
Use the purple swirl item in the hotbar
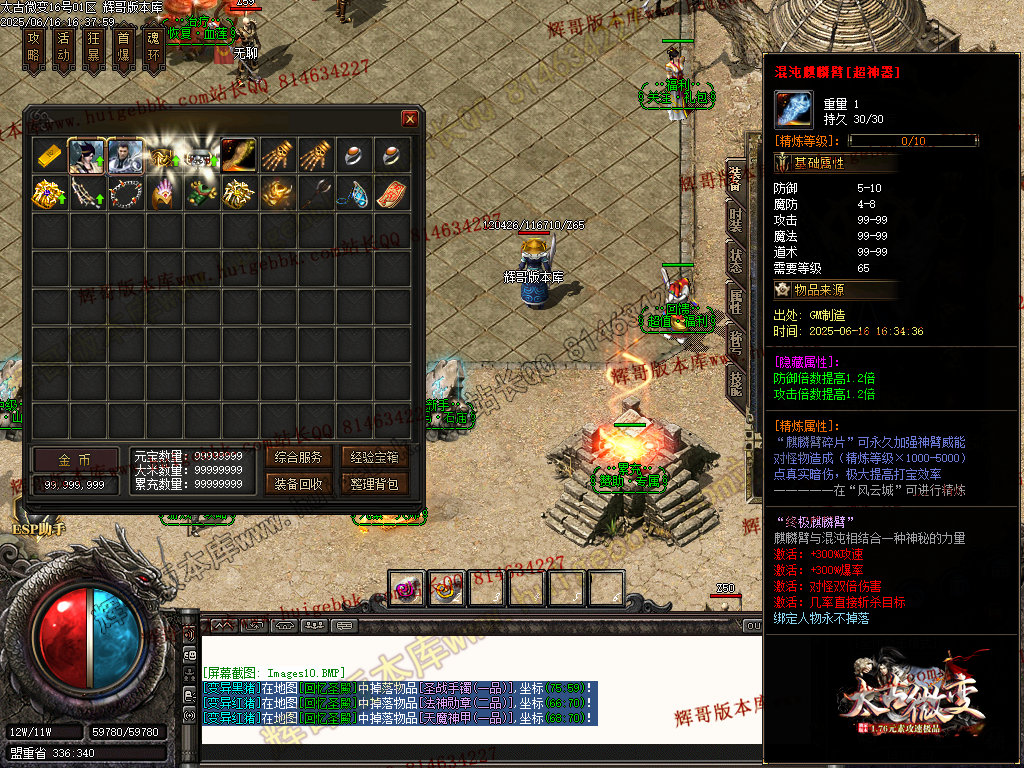pos(407,588)
